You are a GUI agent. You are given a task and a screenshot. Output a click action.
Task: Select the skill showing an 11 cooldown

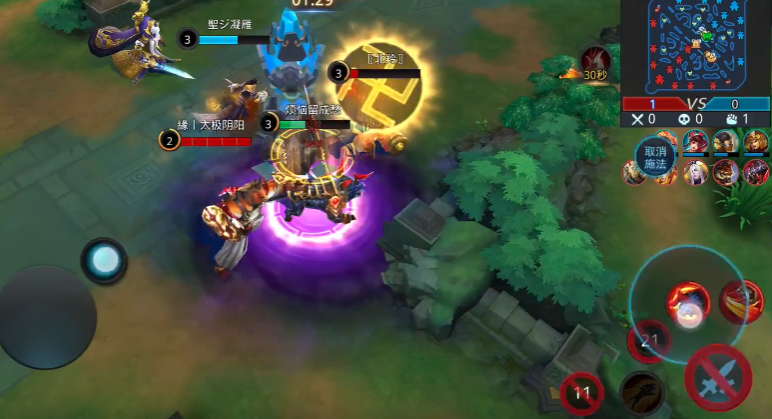583,394
